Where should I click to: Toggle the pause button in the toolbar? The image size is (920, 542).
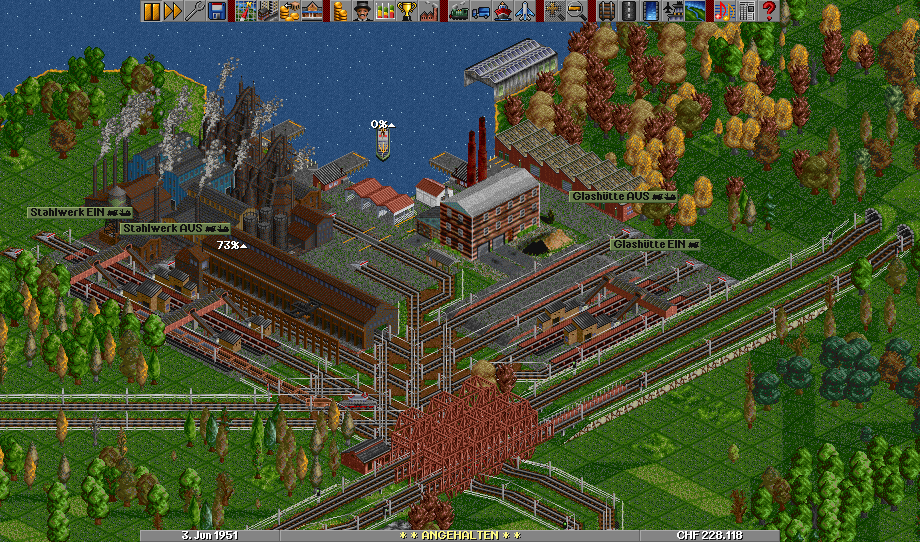tap(152, 11)
